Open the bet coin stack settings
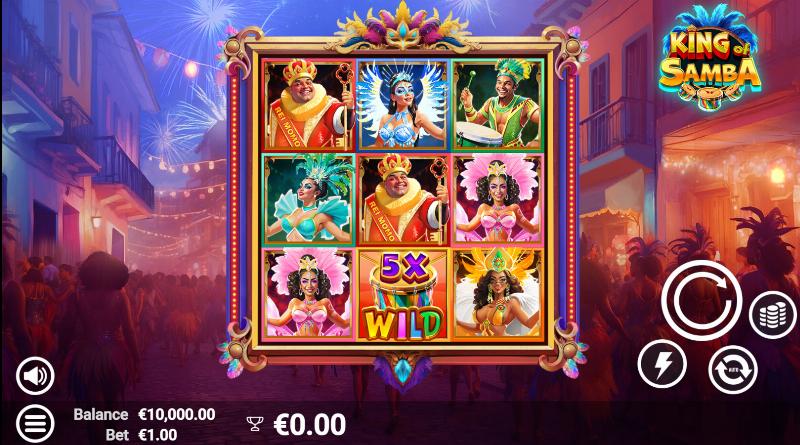The height and width of the screenshot is (445, 800). 773,315
